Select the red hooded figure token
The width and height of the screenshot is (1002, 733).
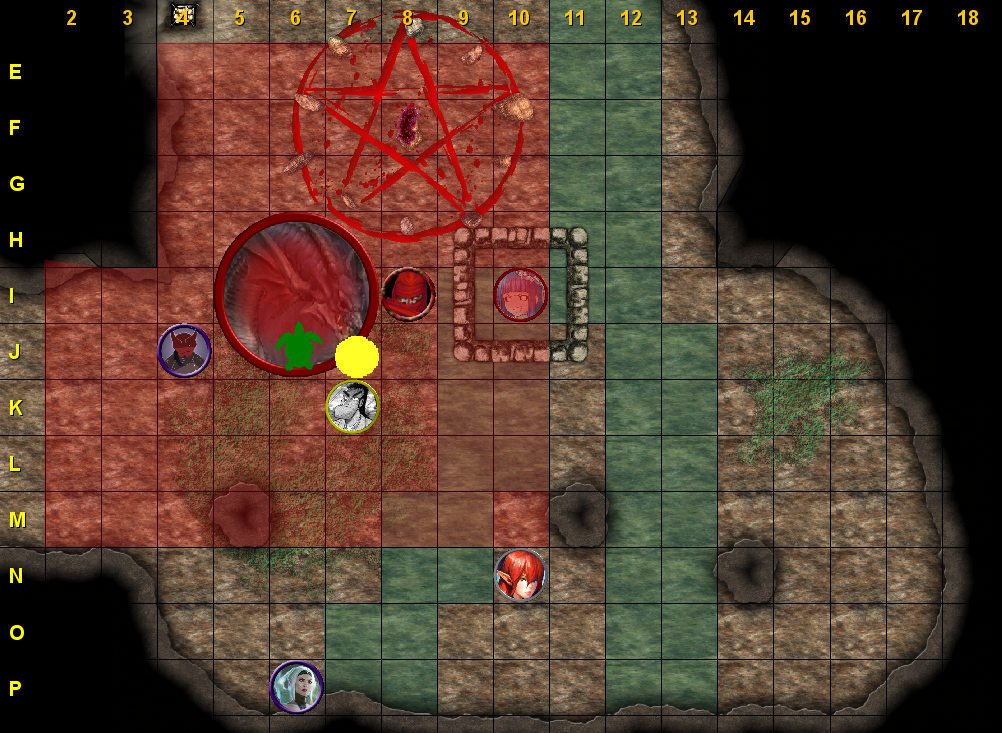click(408, 295)
